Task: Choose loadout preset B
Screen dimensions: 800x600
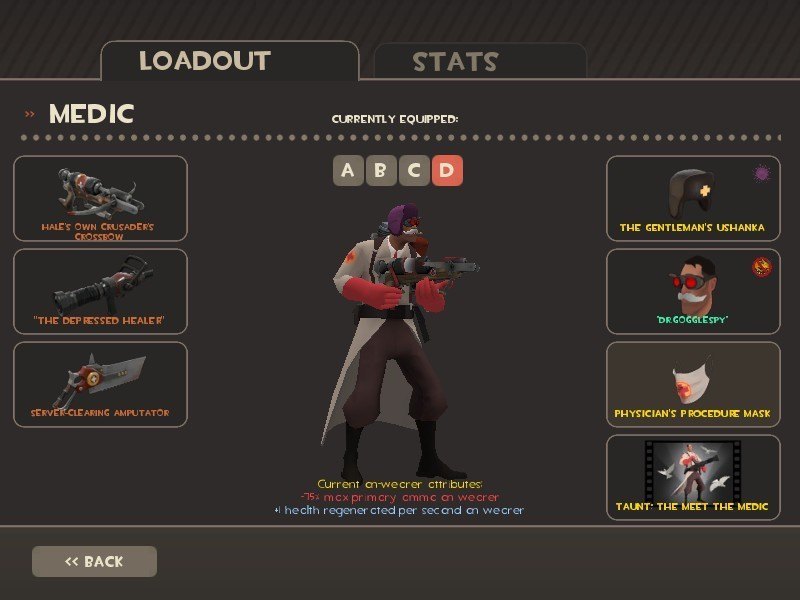Action: pos(380,170)
